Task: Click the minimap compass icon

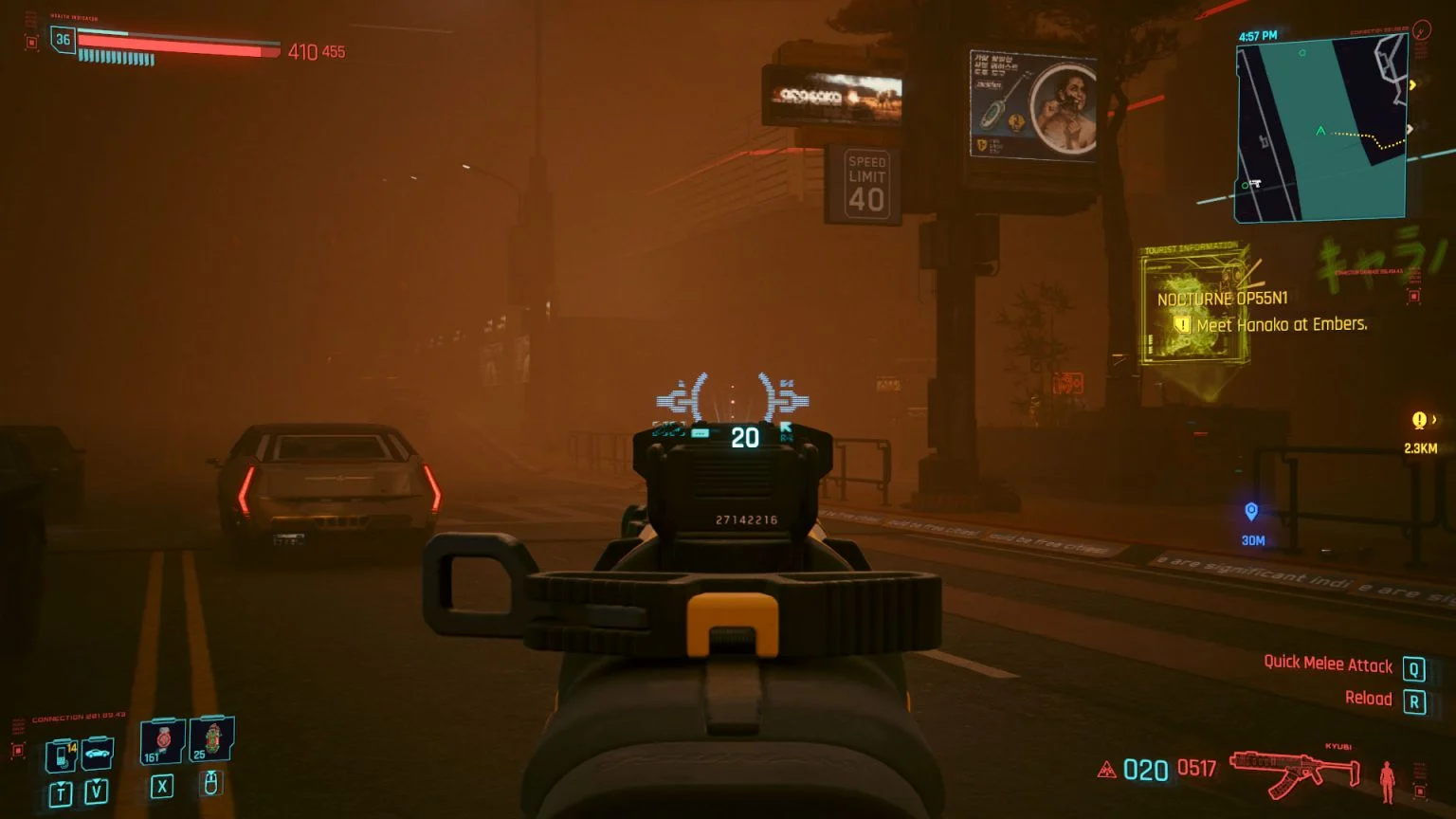Action: click(1422, 30)
